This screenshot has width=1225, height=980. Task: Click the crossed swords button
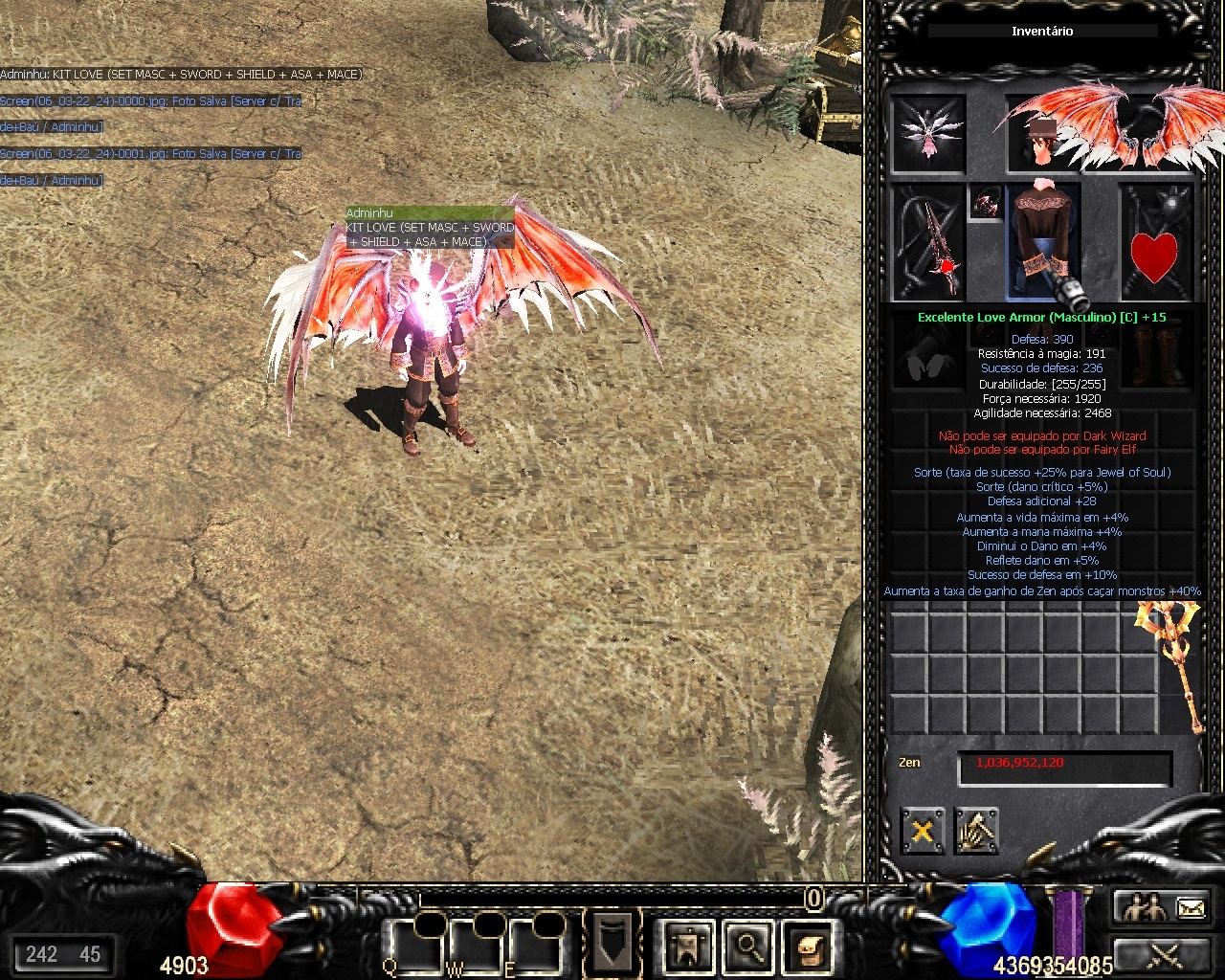click(1164, 954)
